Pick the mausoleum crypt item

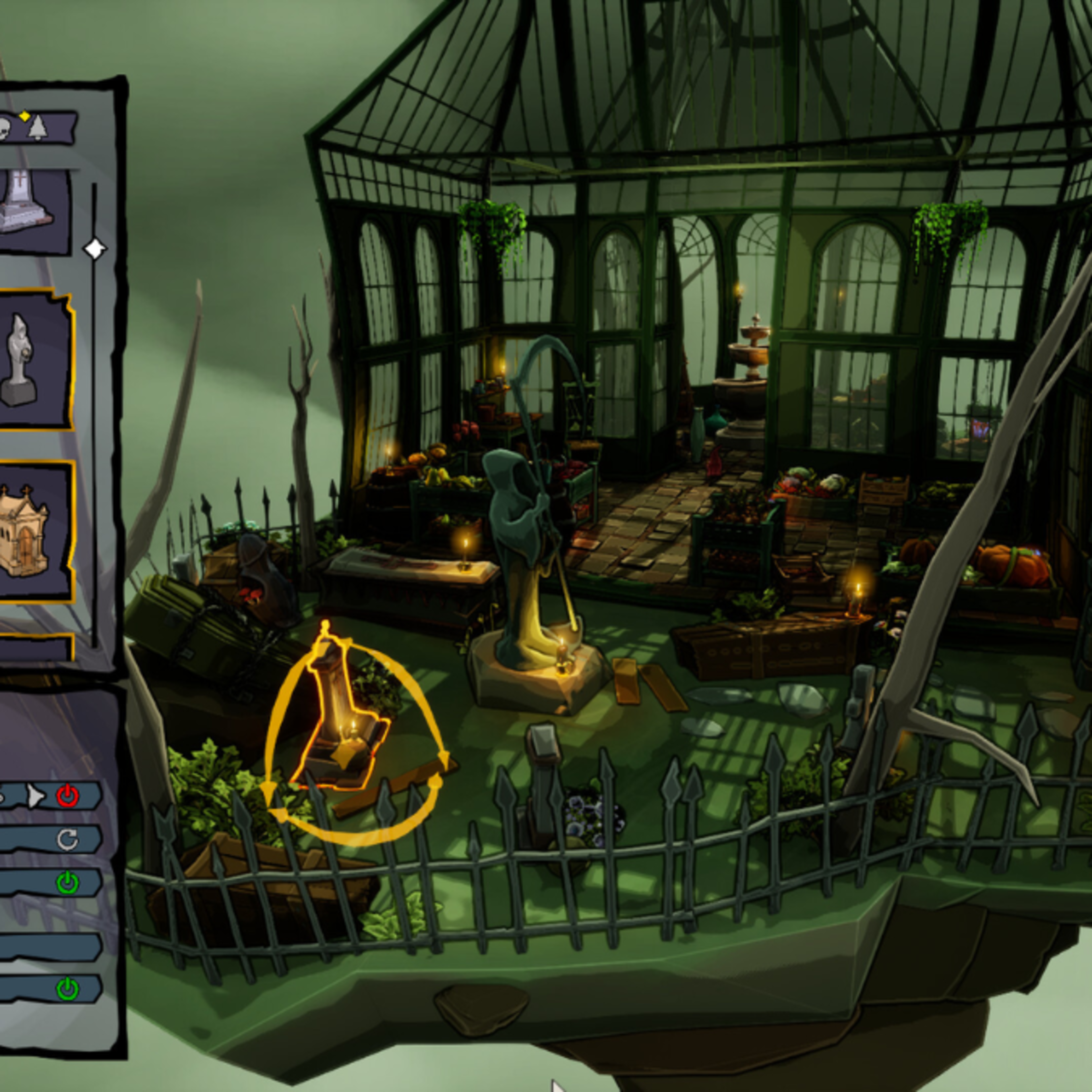tap(25, 531)
